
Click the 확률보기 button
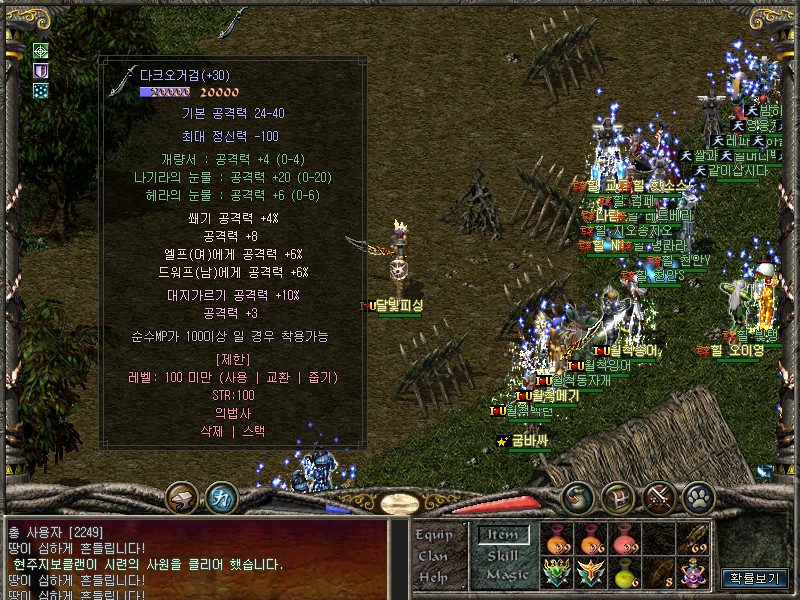755,578
